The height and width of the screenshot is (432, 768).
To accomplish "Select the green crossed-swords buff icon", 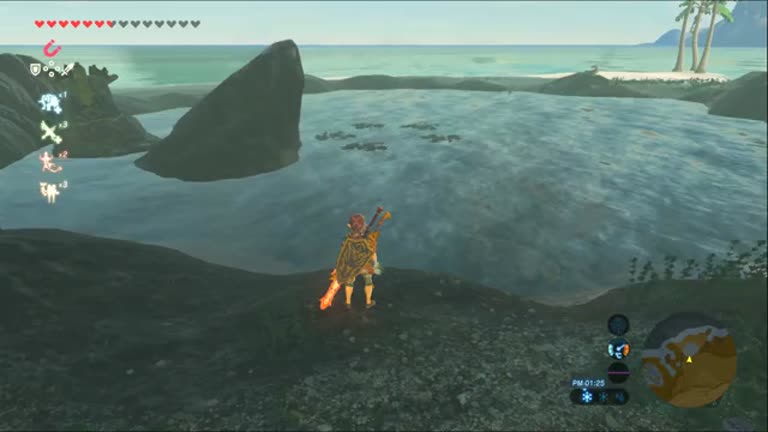I will pyautogui.click(x=50, y=131).
